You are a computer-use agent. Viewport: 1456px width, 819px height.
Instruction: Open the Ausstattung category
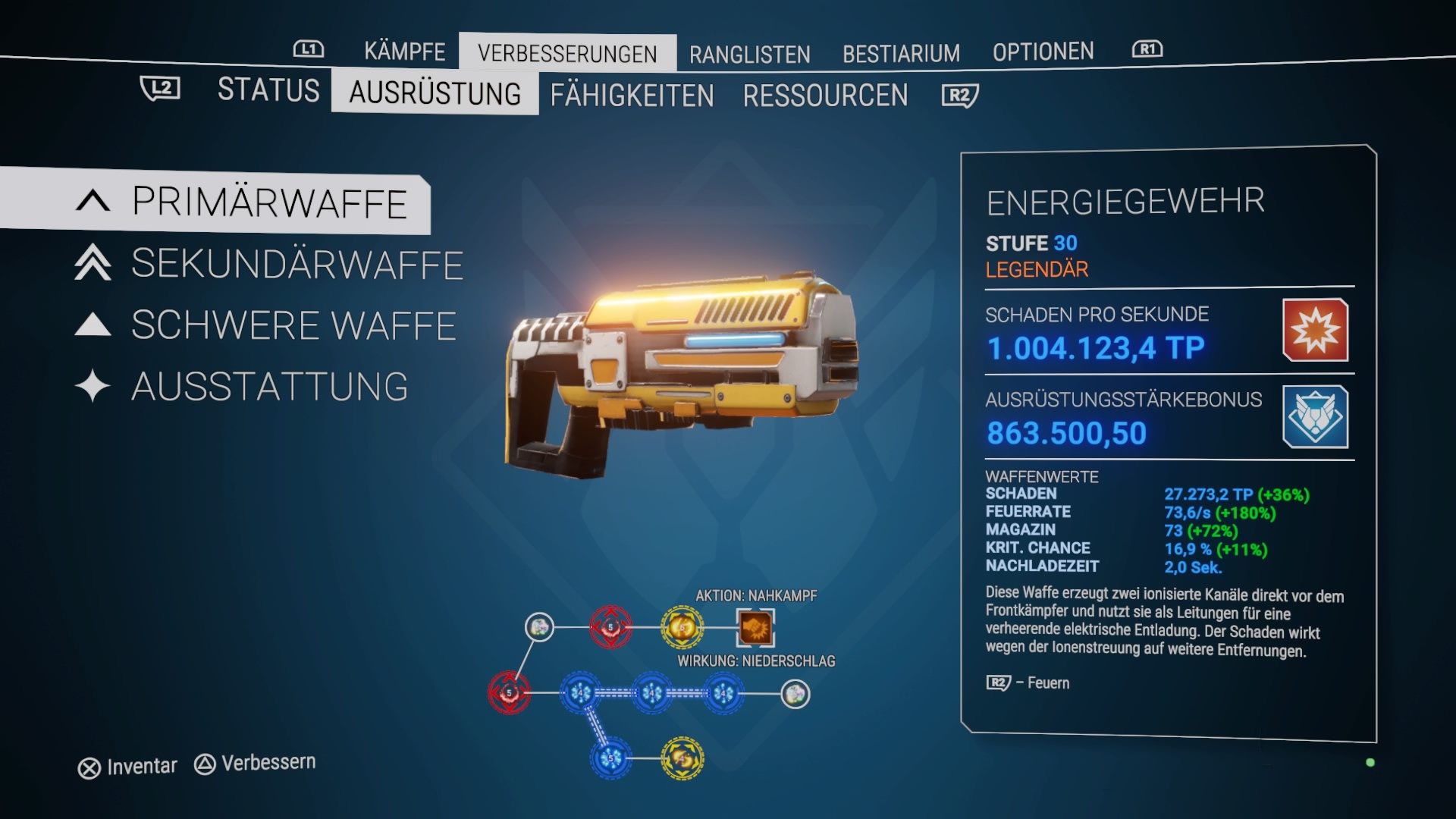tap(269, 386)
